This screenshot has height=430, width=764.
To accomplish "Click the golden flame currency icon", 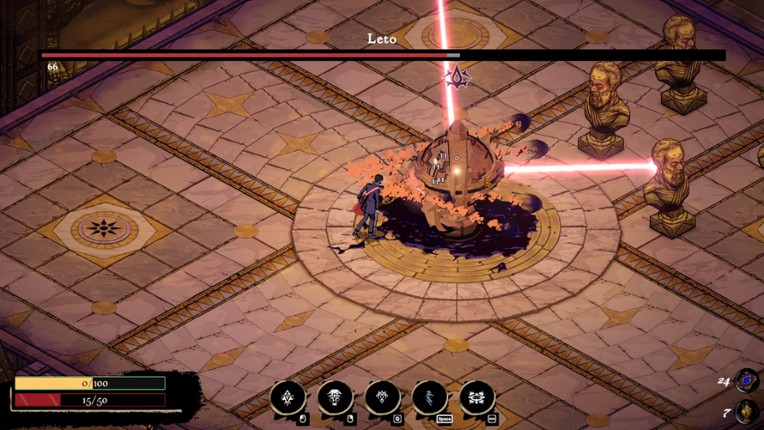I will pyautogui.click(x=746, y=412).
